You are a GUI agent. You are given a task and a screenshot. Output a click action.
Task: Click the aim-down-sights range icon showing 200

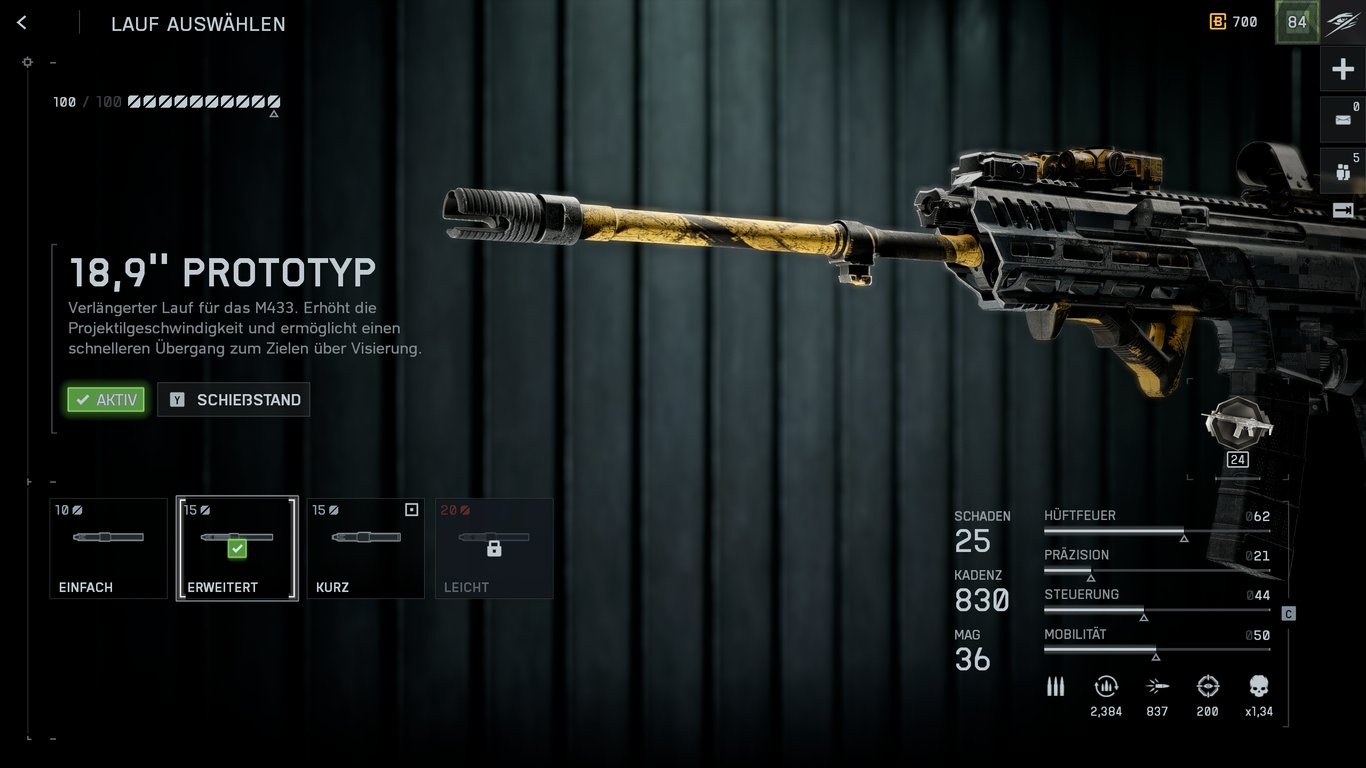[x=1207, y=687]
